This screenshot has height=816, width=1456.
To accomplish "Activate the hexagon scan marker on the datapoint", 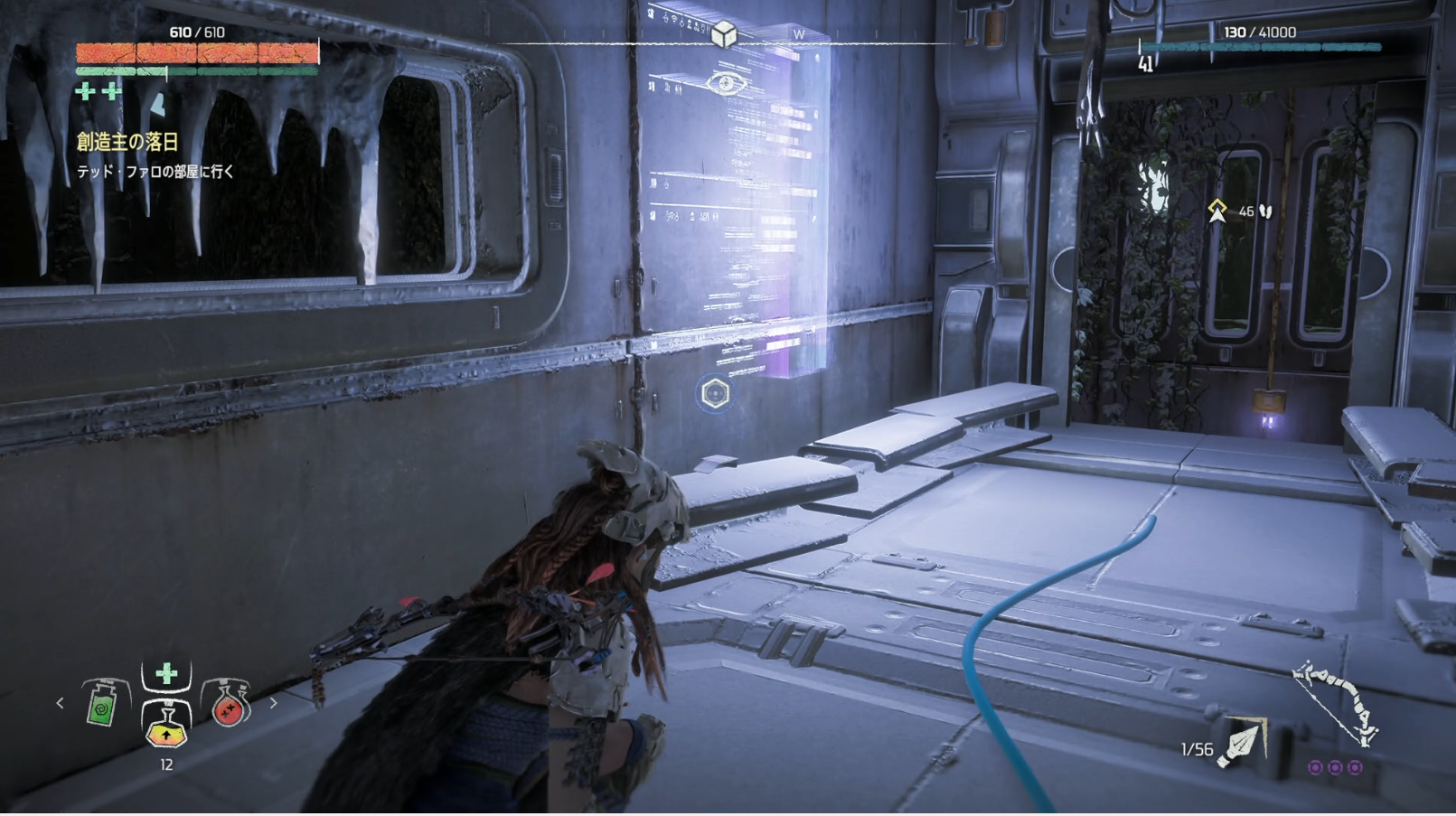I will click(x=715, y=394).
